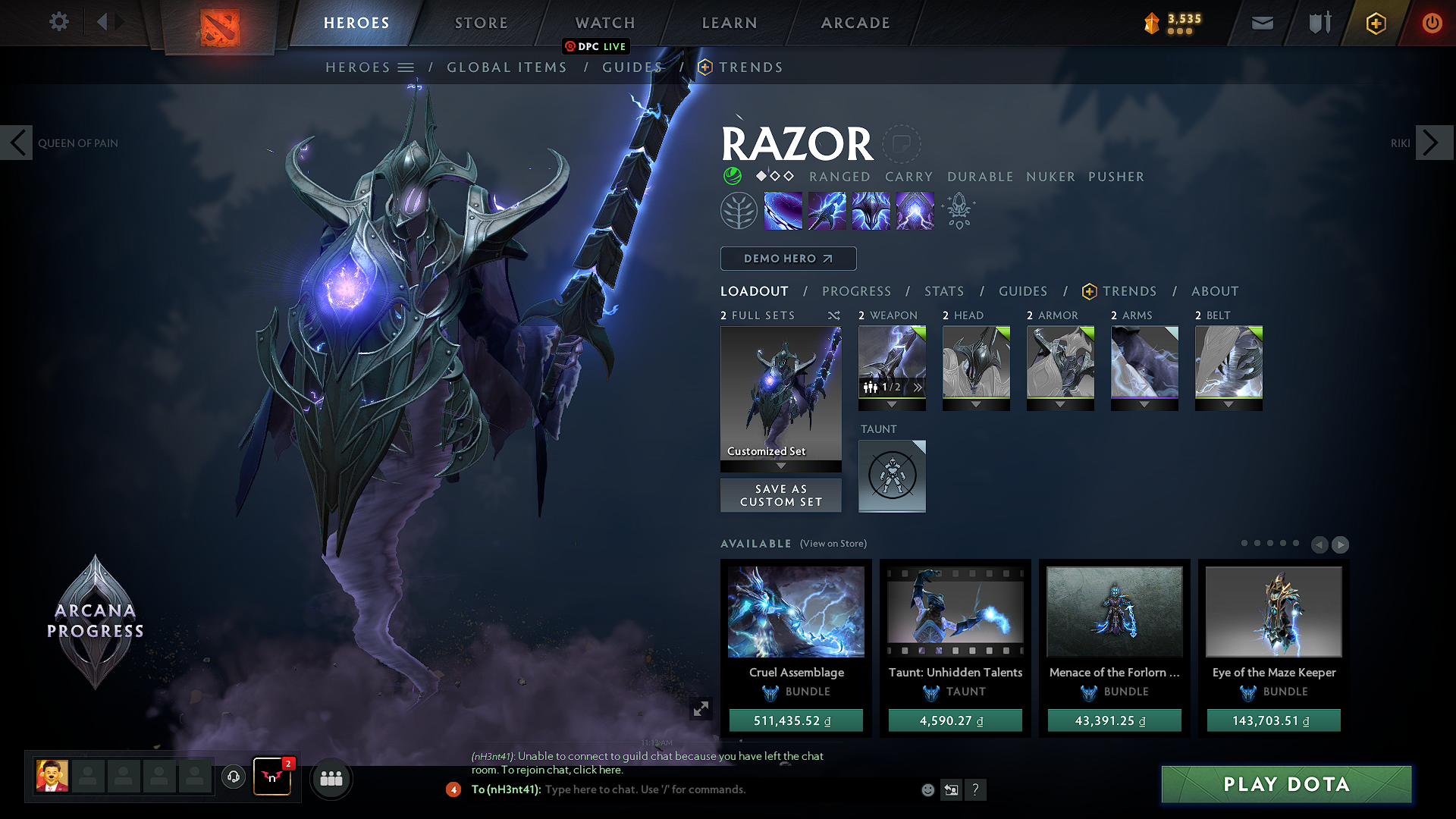The width and height of the screenshot is (1456, 819).
Task: Open the Head slot dropdown arrow
Action: pos(976,404)
